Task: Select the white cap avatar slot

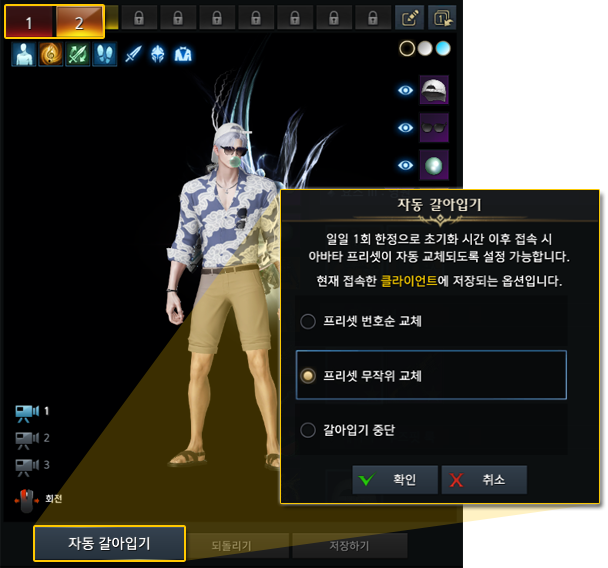Action: coord(434,90)
